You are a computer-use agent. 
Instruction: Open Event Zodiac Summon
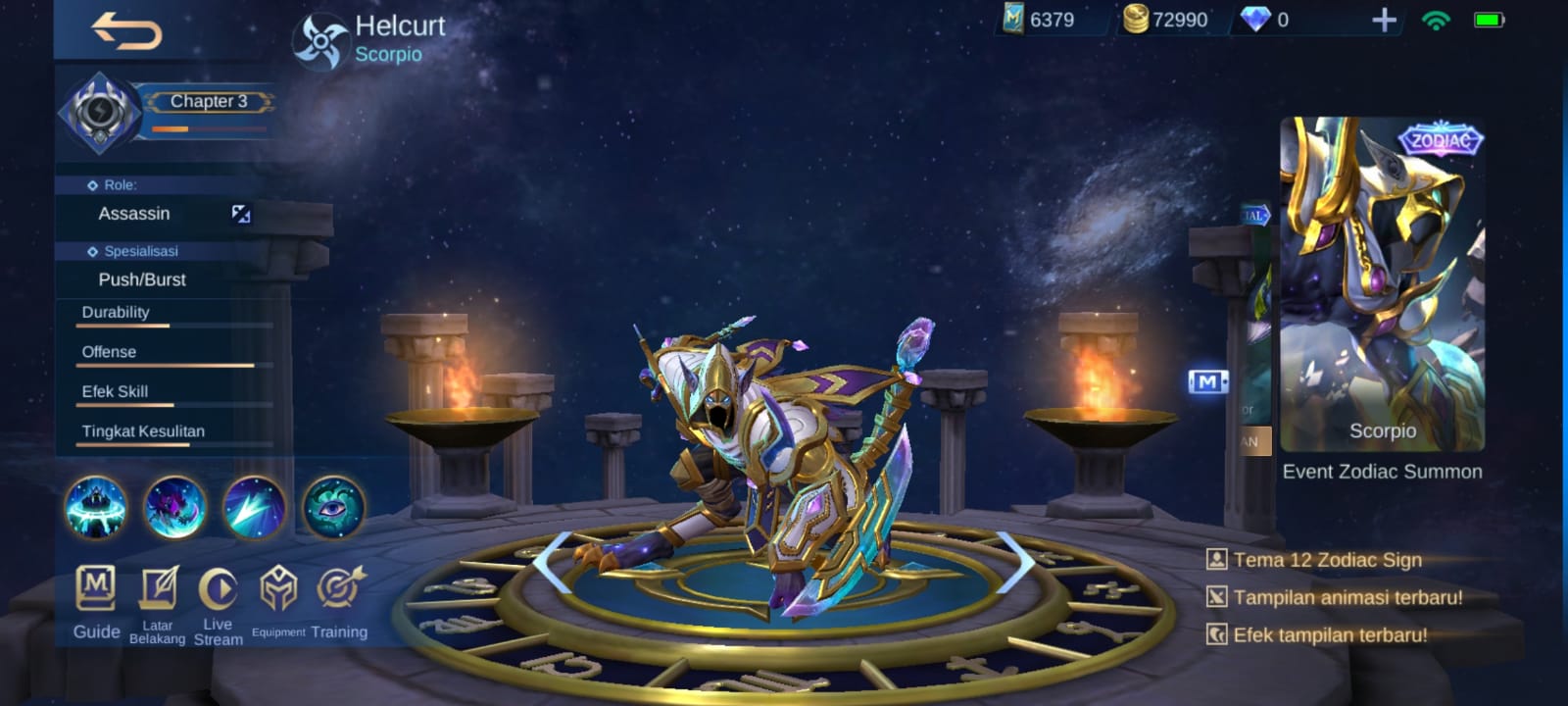(1381, 471)
